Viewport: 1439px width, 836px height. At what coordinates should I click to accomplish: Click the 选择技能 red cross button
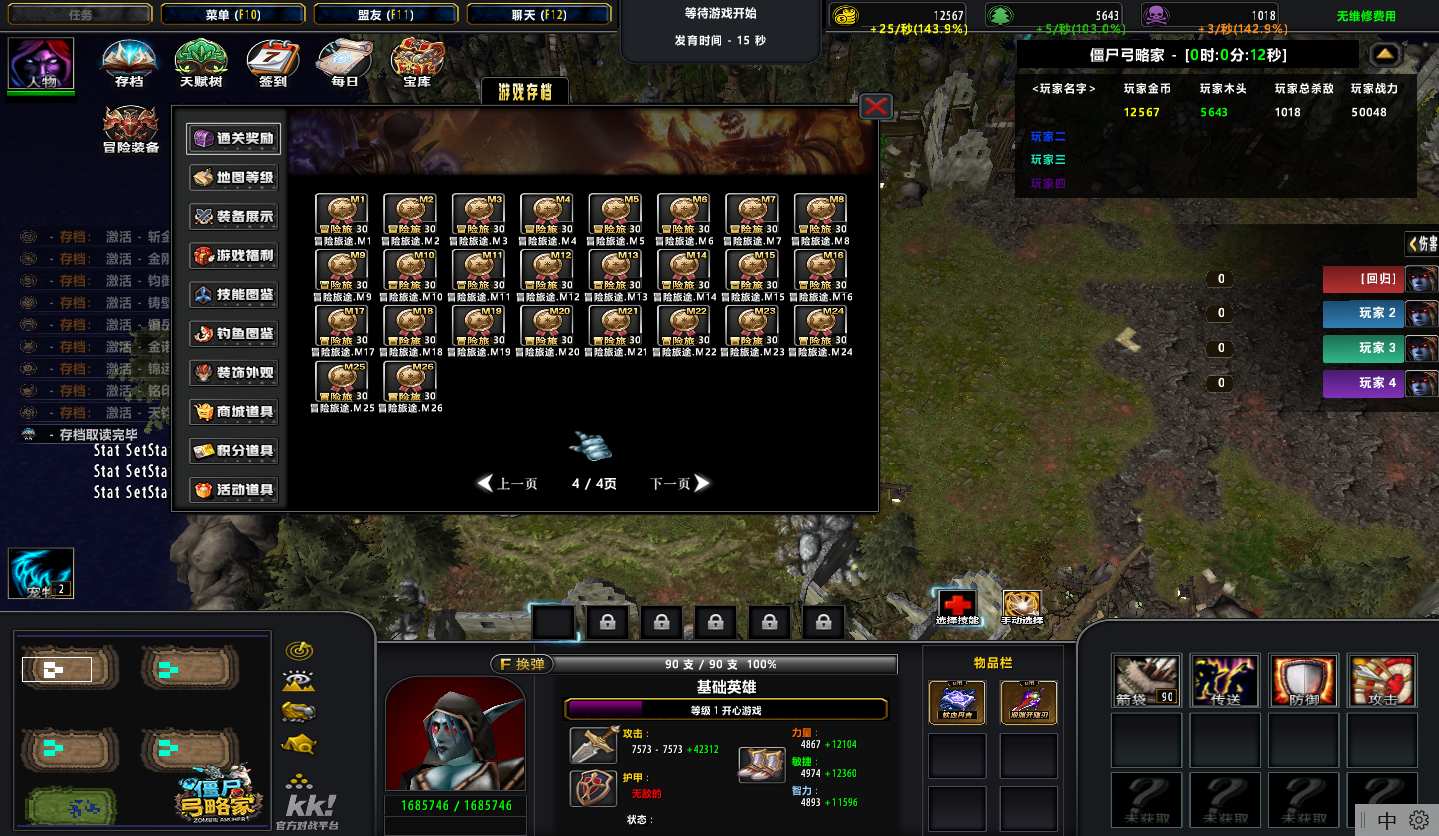point(957,606)
